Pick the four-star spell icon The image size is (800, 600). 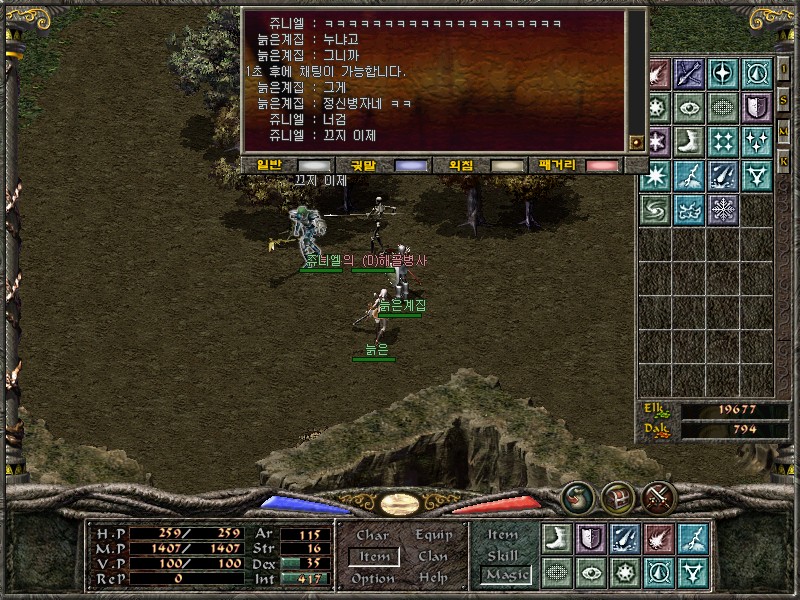723,141
